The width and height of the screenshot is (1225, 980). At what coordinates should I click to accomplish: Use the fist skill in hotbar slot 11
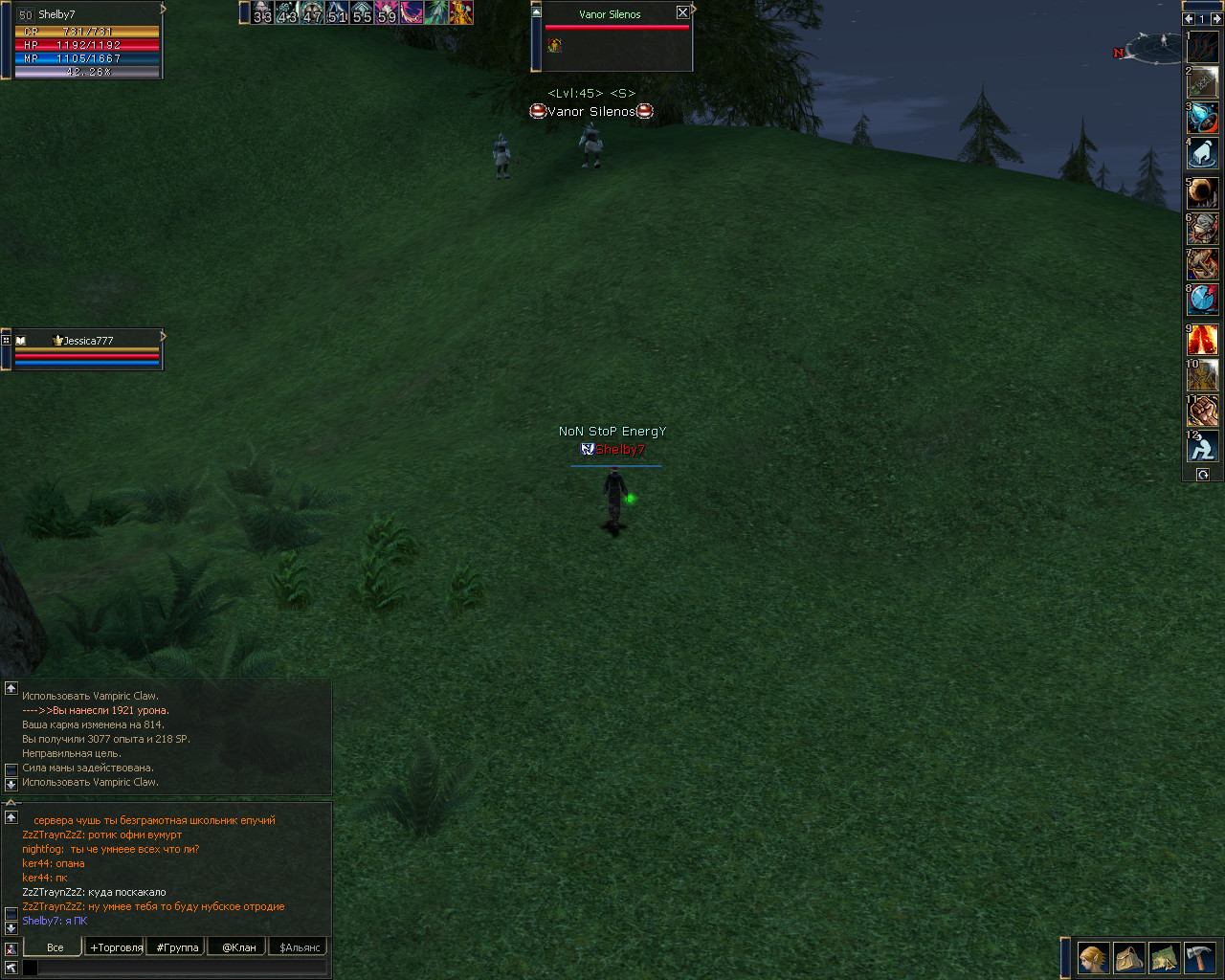pyautogui.click(x=1203, y=411)
